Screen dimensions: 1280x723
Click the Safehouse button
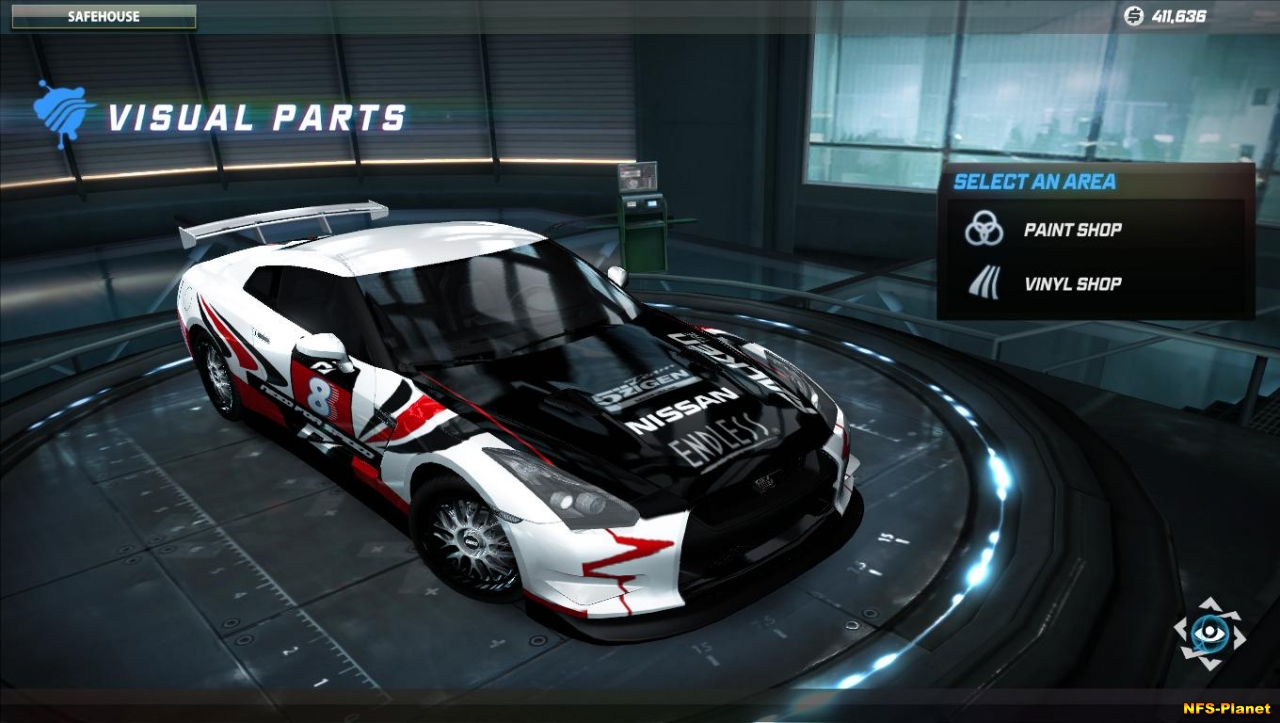pos(104,17)
